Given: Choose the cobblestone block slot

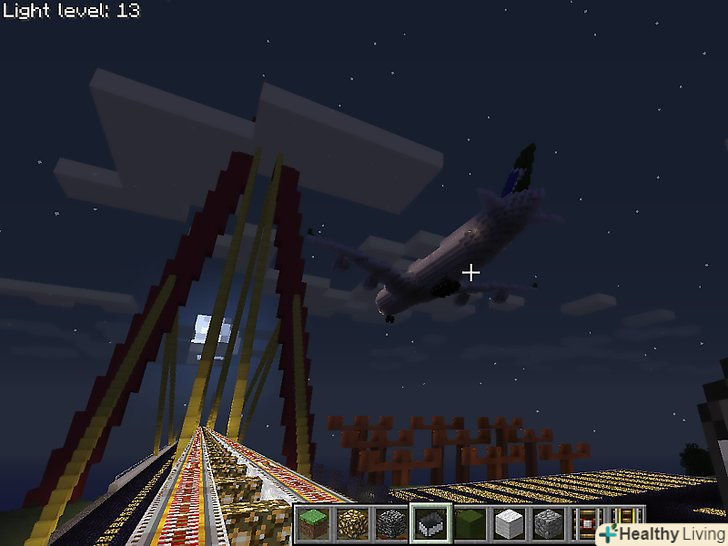Looking at the screenshot, I should point(546,523).
